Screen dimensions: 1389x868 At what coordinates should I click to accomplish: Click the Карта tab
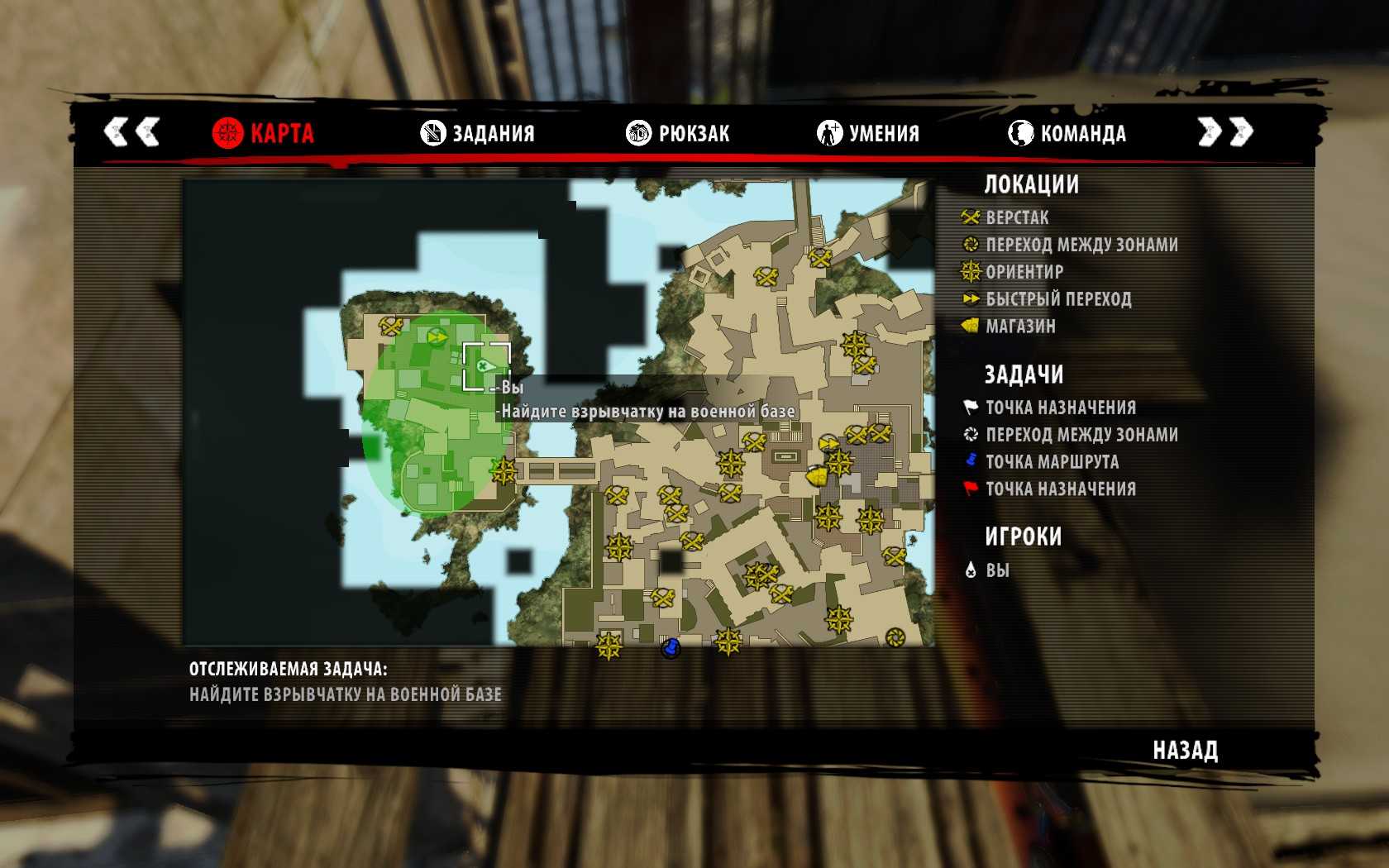[263, 133]
